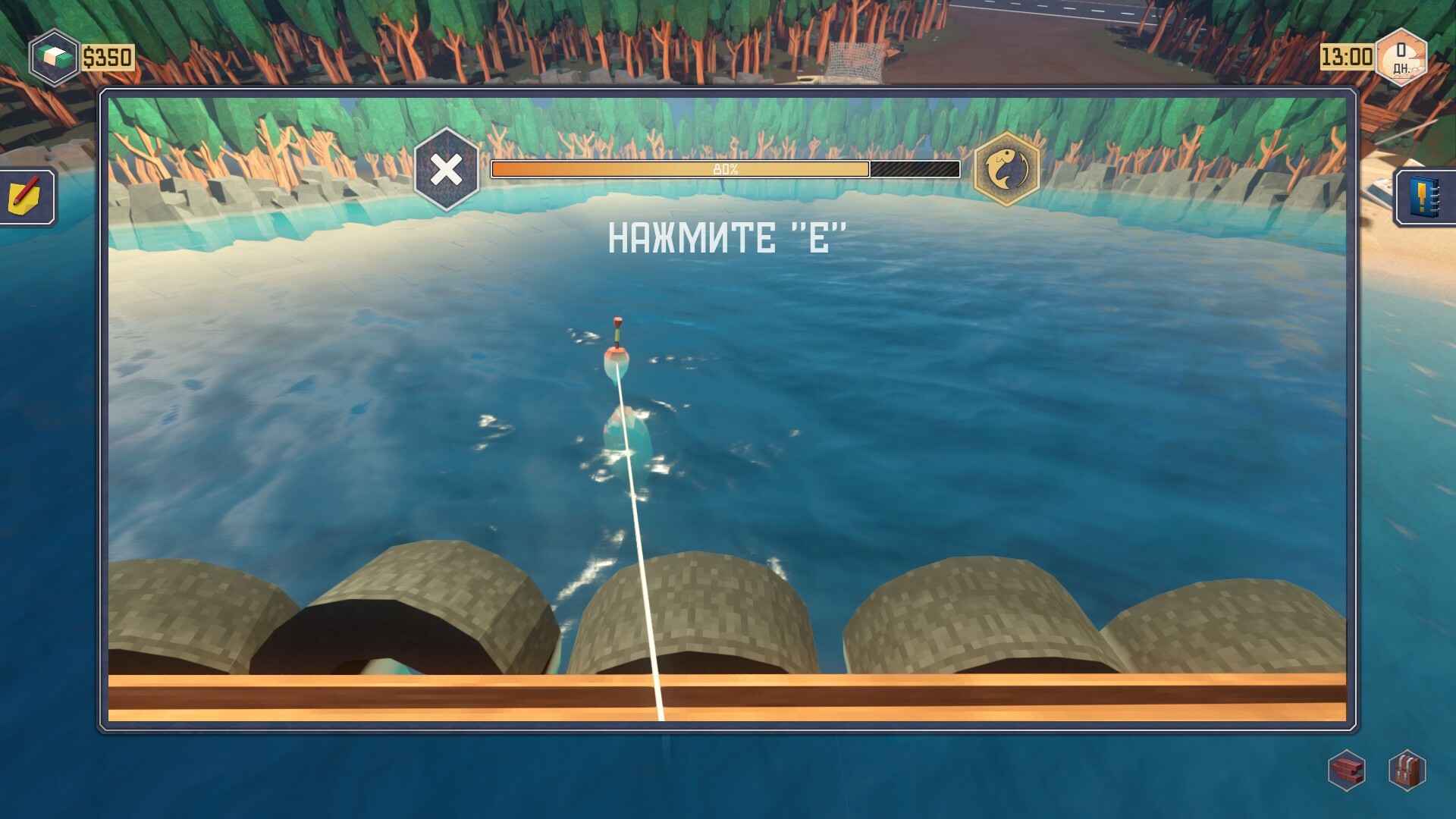Click the golden fish catch icon
The width and height of the screenshot is (1456, 819).
pyautogui.click(x=1006, y=169)
